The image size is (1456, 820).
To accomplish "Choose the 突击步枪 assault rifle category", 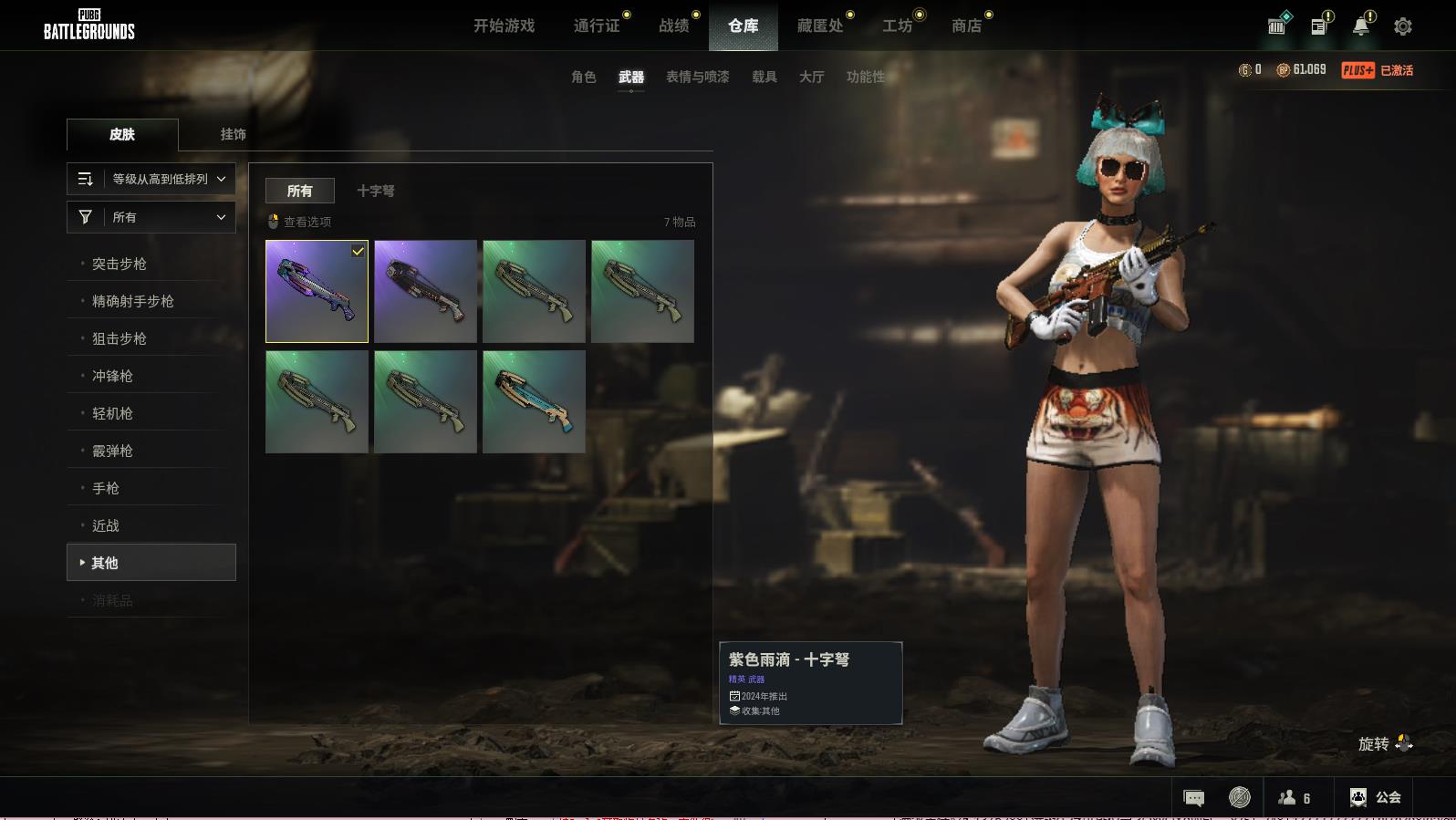I will [120, 264].
